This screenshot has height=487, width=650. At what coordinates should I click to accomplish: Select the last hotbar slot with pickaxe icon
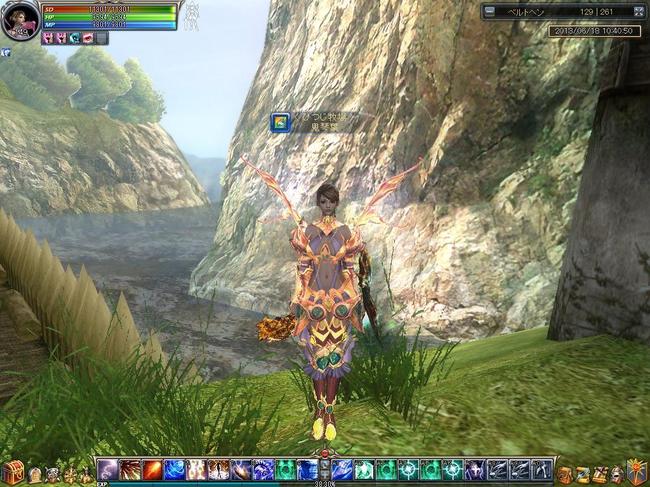point(541,469)
